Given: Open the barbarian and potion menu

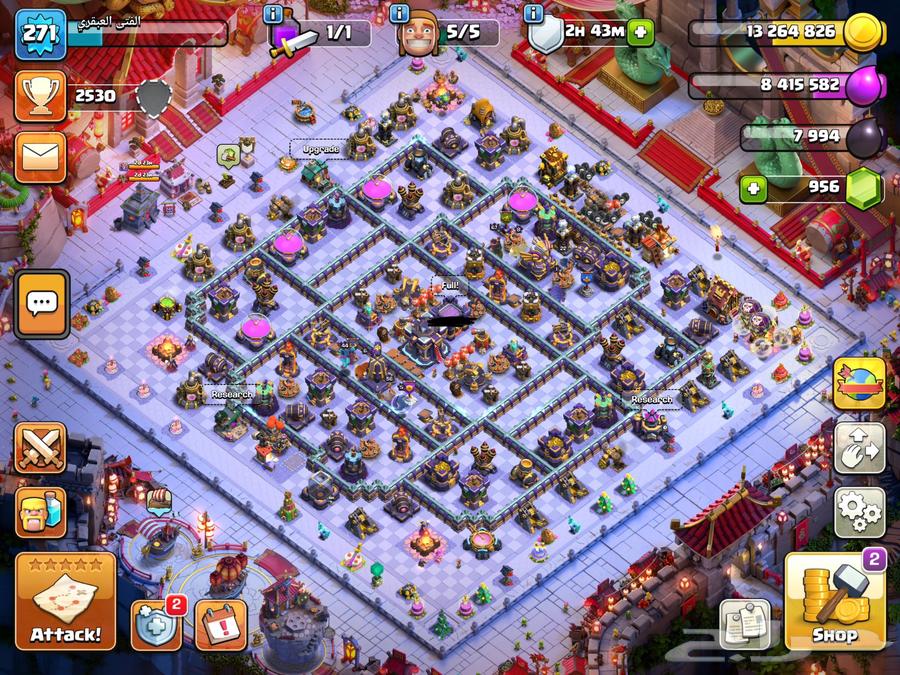Looking at the screenshot, I should pyautogui.click(x=40, y=510).
